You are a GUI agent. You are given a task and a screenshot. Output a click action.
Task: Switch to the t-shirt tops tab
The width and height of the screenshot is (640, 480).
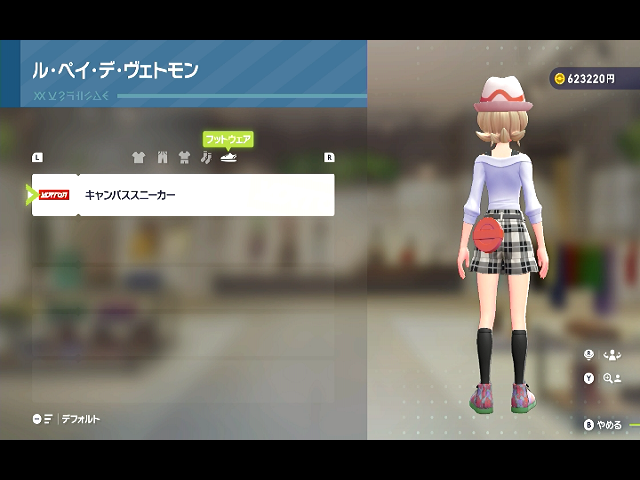coord(138,157)
